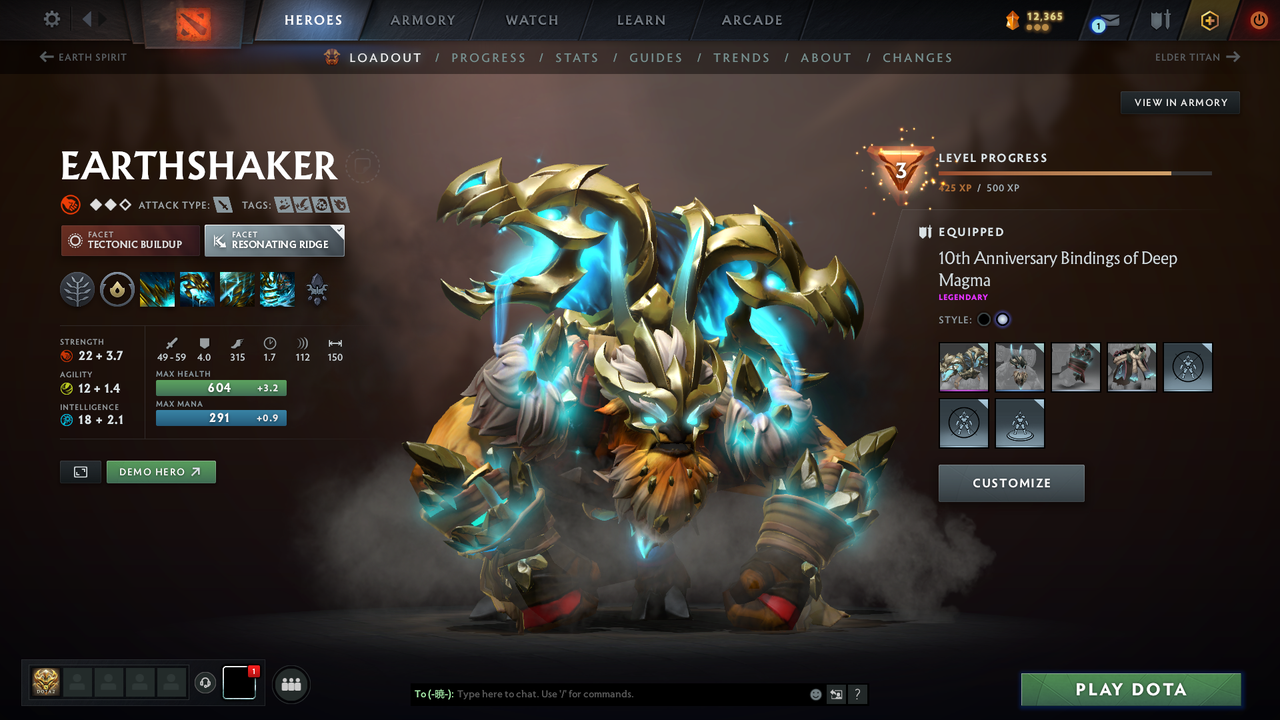Switch to the STATS tab
Image resolution: width=1280 pixels, height=720 pixels.
click(577, 57)
